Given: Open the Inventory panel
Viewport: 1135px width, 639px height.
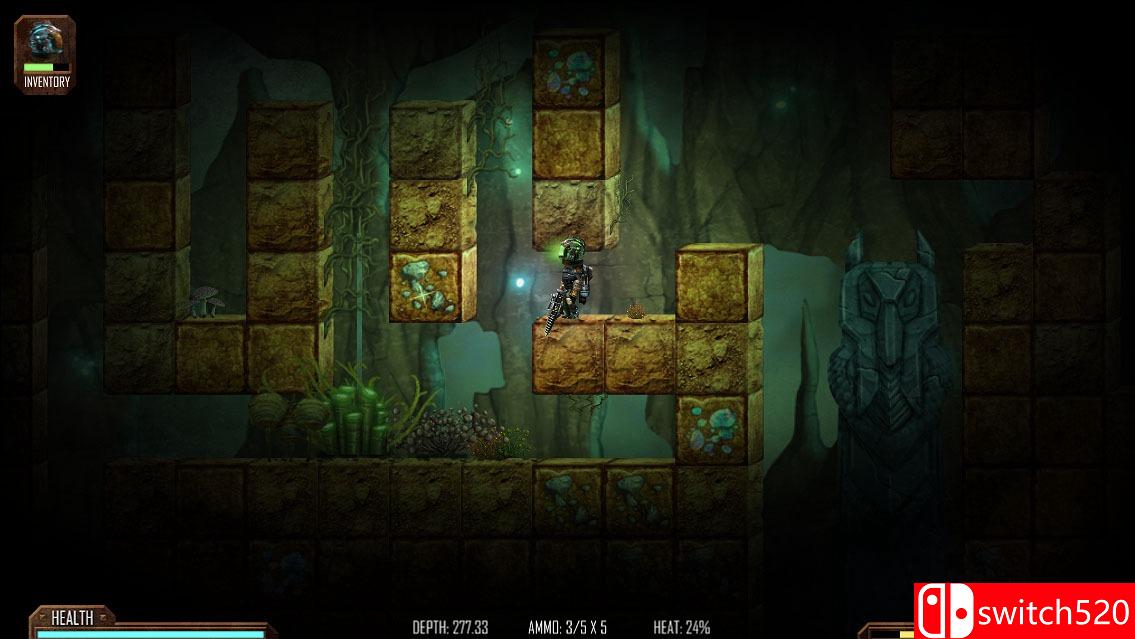Looking at the screenshot, I should click(45, 55).
